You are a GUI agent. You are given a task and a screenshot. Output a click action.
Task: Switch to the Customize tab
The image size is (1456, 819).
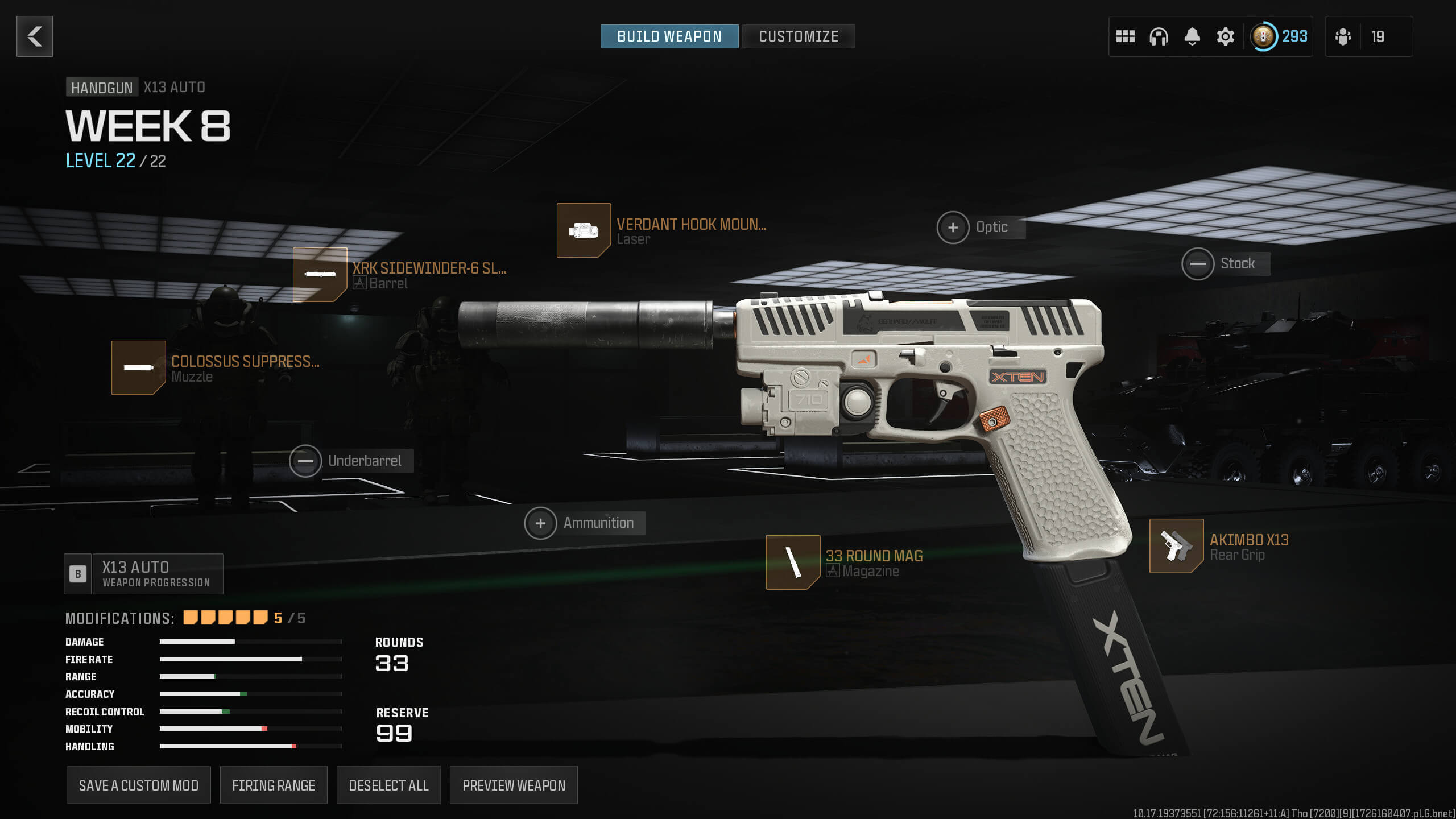coord(798,36)
